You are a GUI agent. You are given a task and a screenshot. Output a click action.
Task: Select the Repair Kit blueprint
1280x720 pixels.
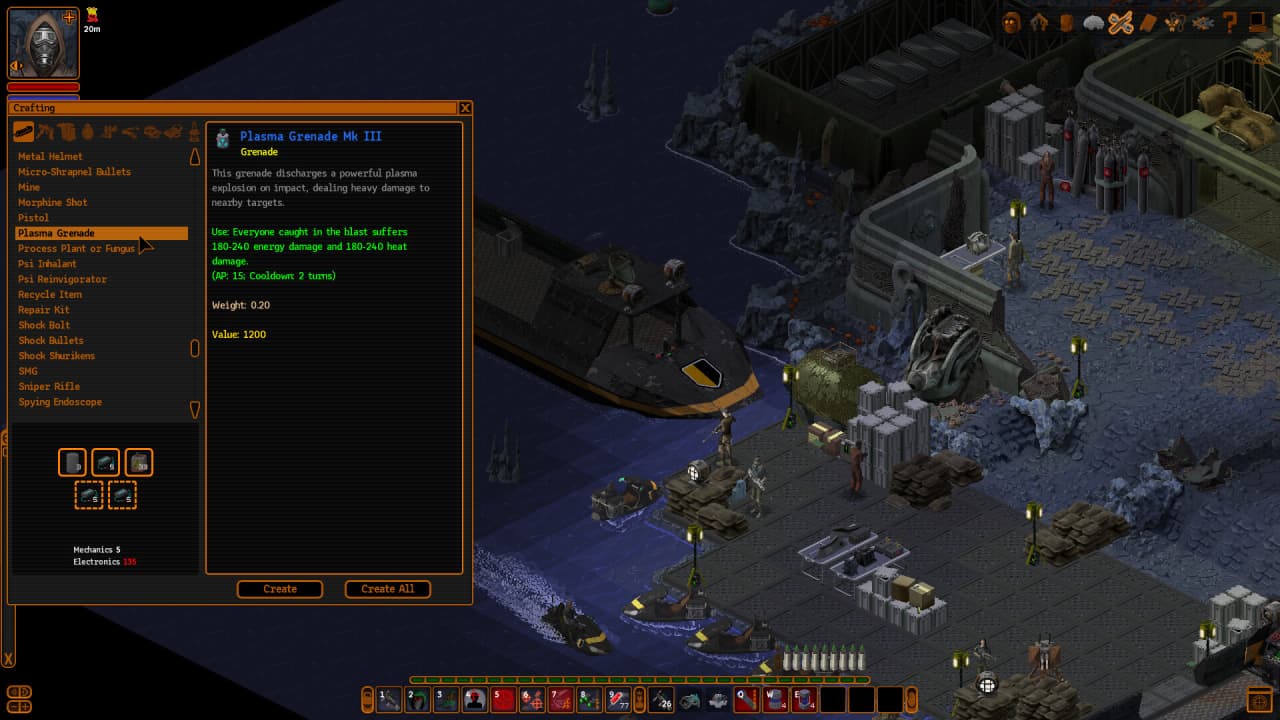tap(44, 310)
